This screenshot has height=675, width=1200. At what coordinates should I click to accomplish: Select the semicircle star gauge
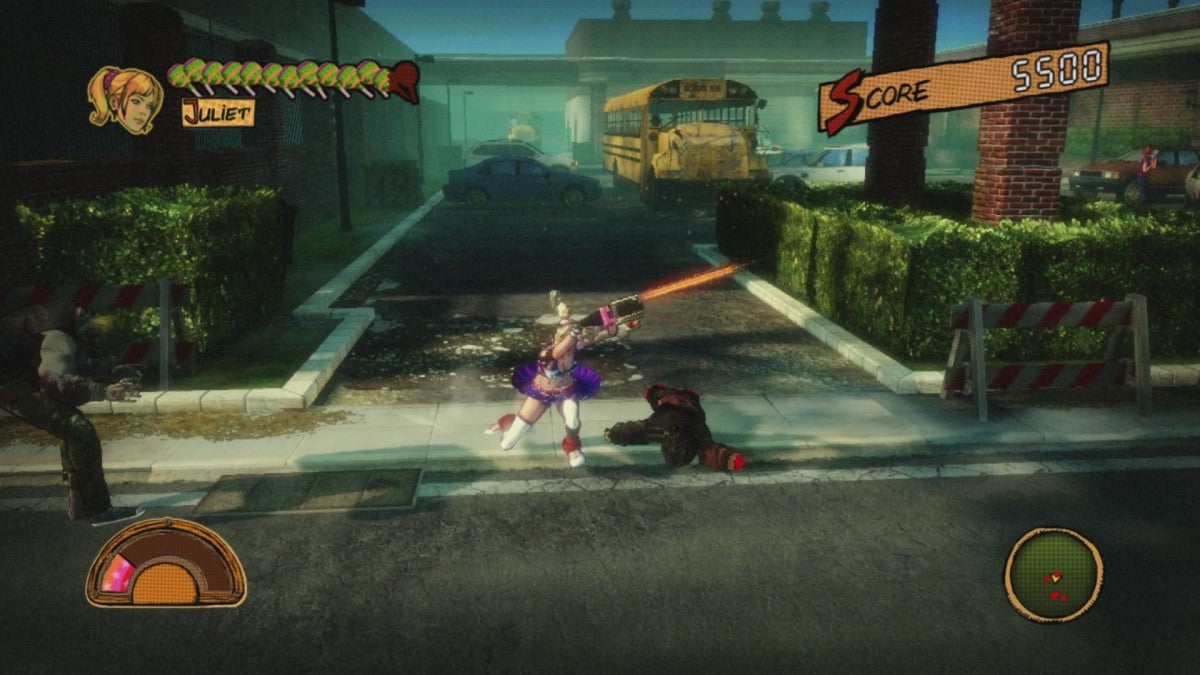pos(166,563)
